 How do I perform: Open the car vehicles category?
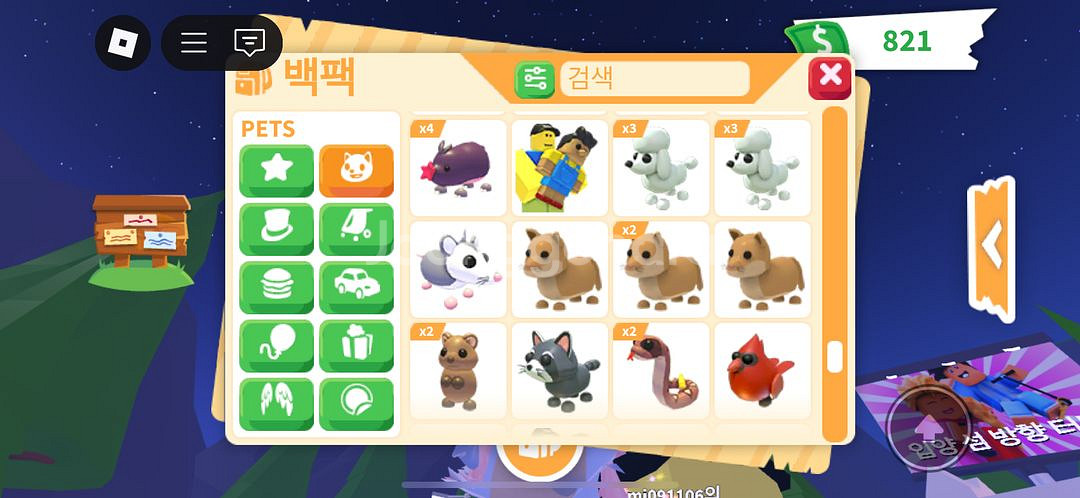(x=356, y=288)
